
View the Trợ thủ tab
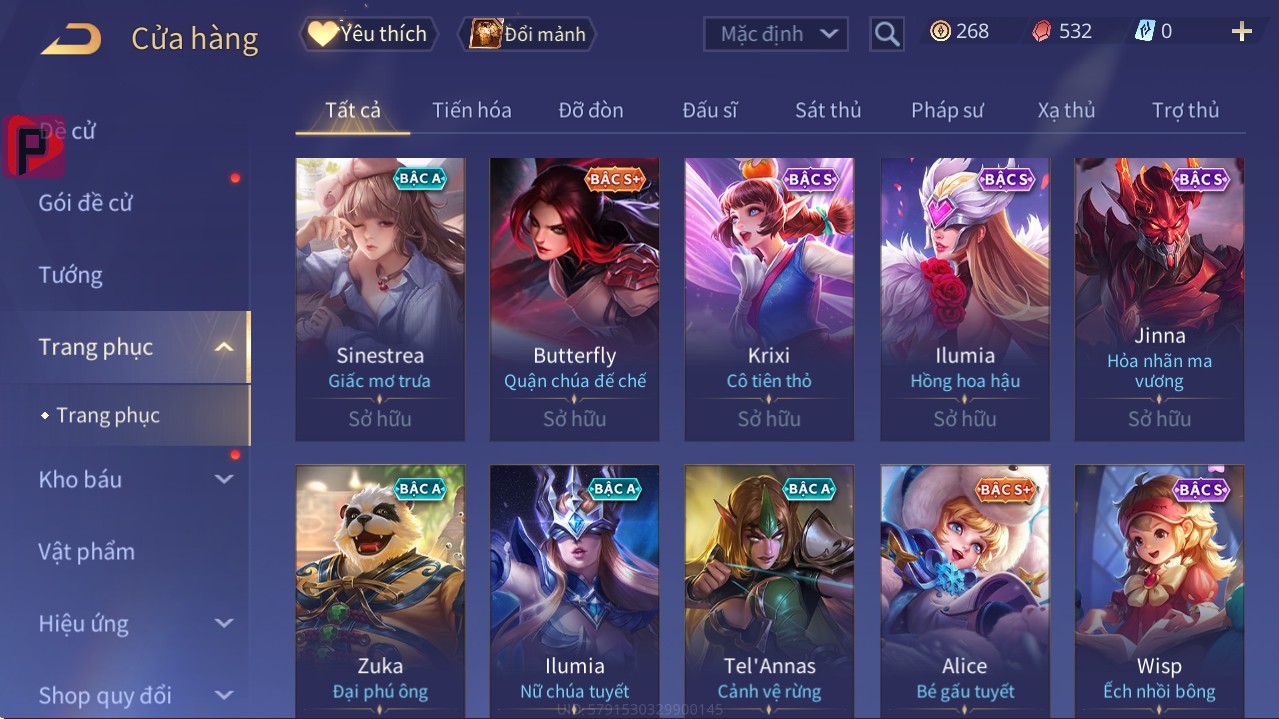click(x=1185, y=110)
